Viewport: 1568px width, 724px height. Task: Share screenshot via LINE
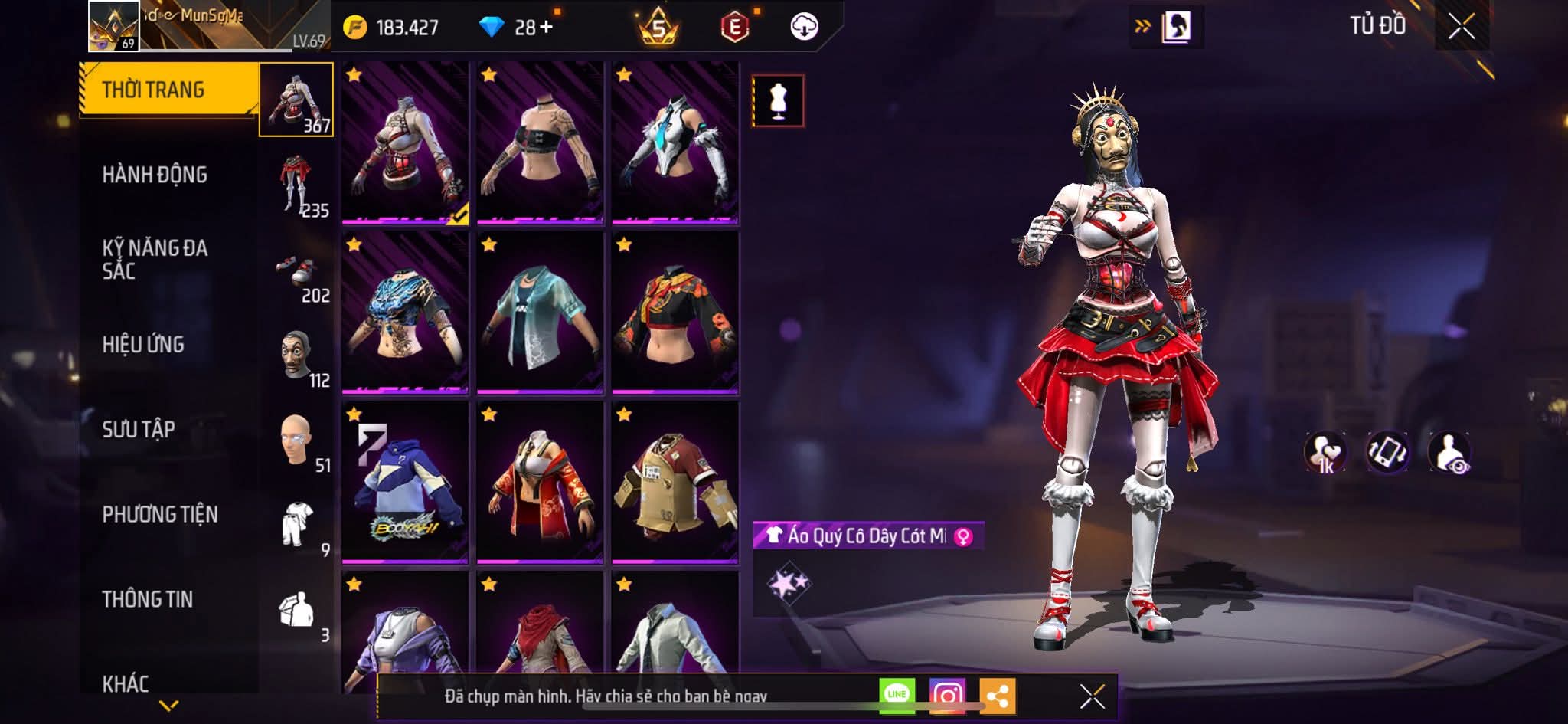click(x=897, y=695)
